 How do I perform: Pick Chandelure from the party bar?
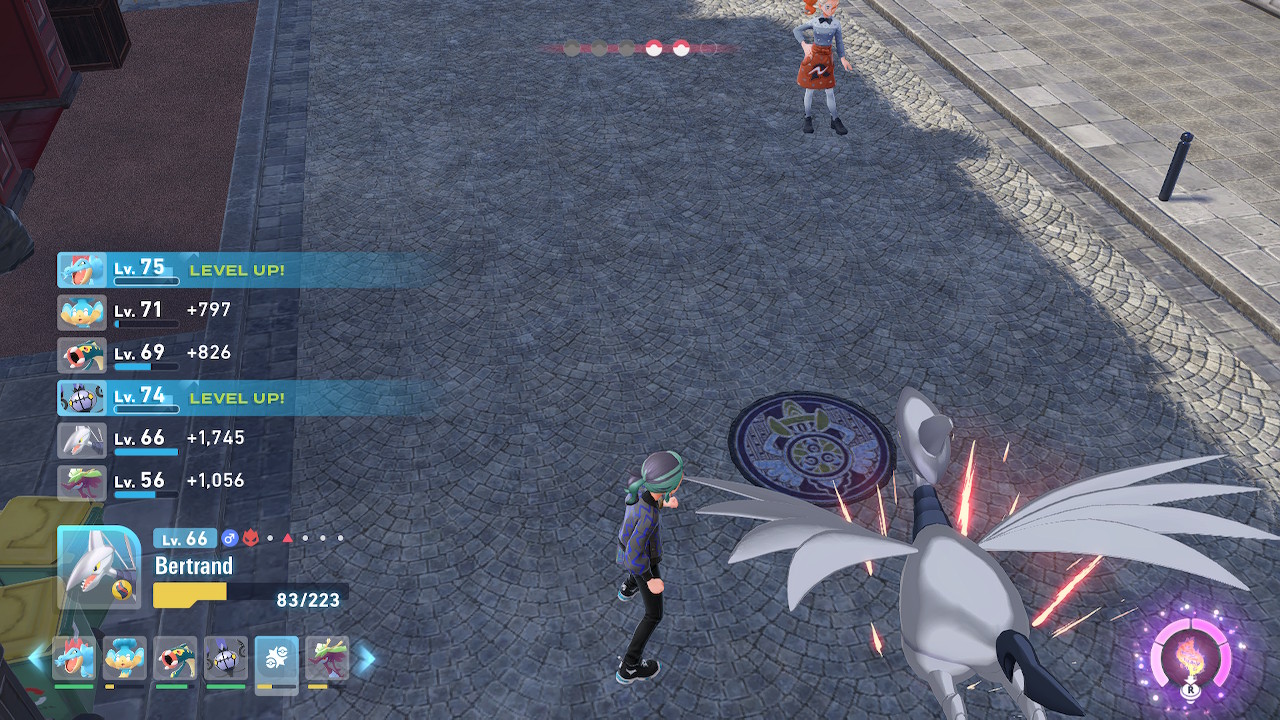coord(225,658)
